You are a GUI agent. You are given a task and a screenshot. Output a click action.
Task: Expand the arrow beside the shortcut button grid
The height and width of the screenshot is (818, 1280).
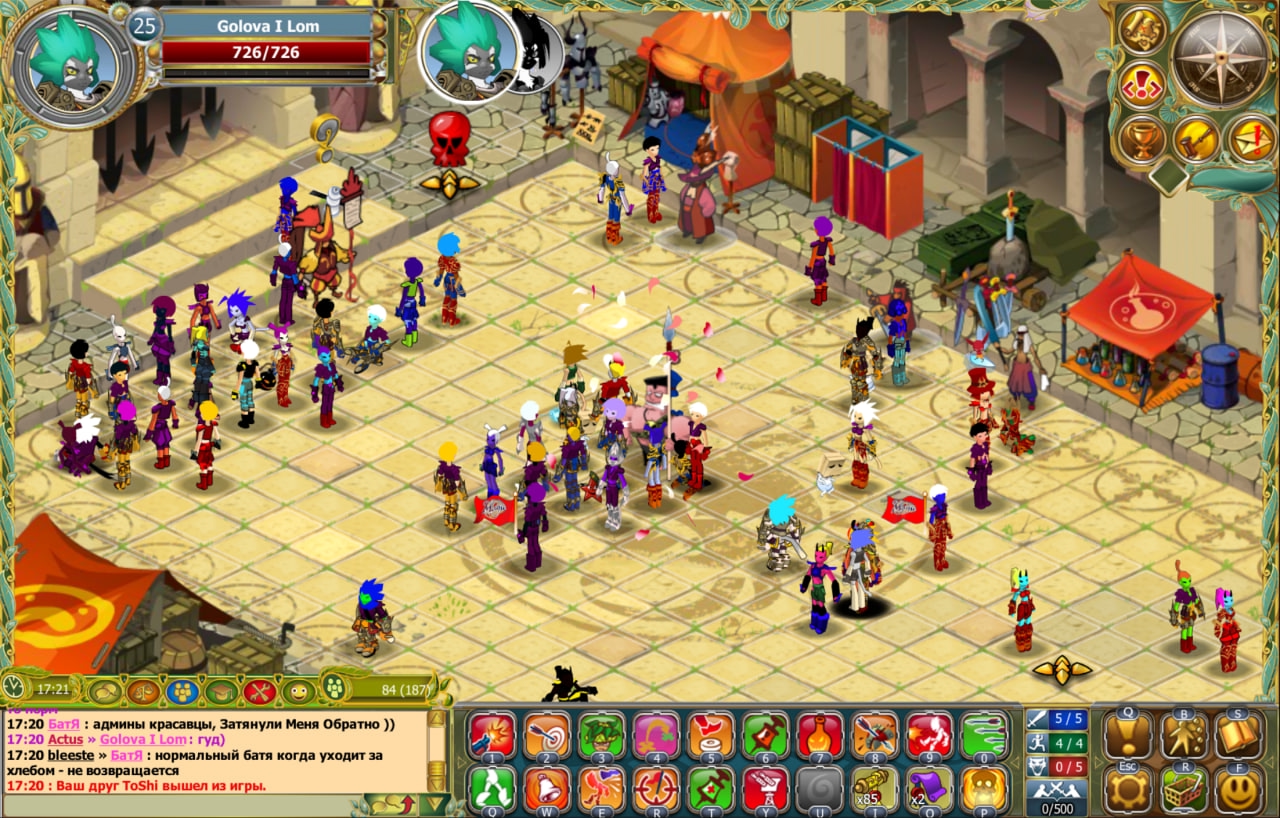[x=1097, y=762]
